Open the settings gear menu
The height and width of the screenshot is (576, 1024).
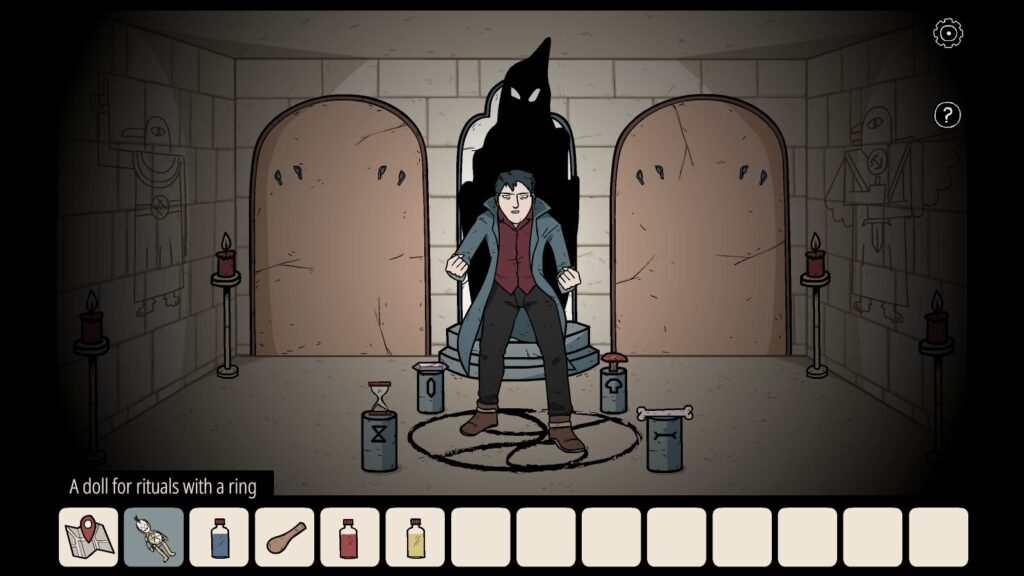pos(947,34)
